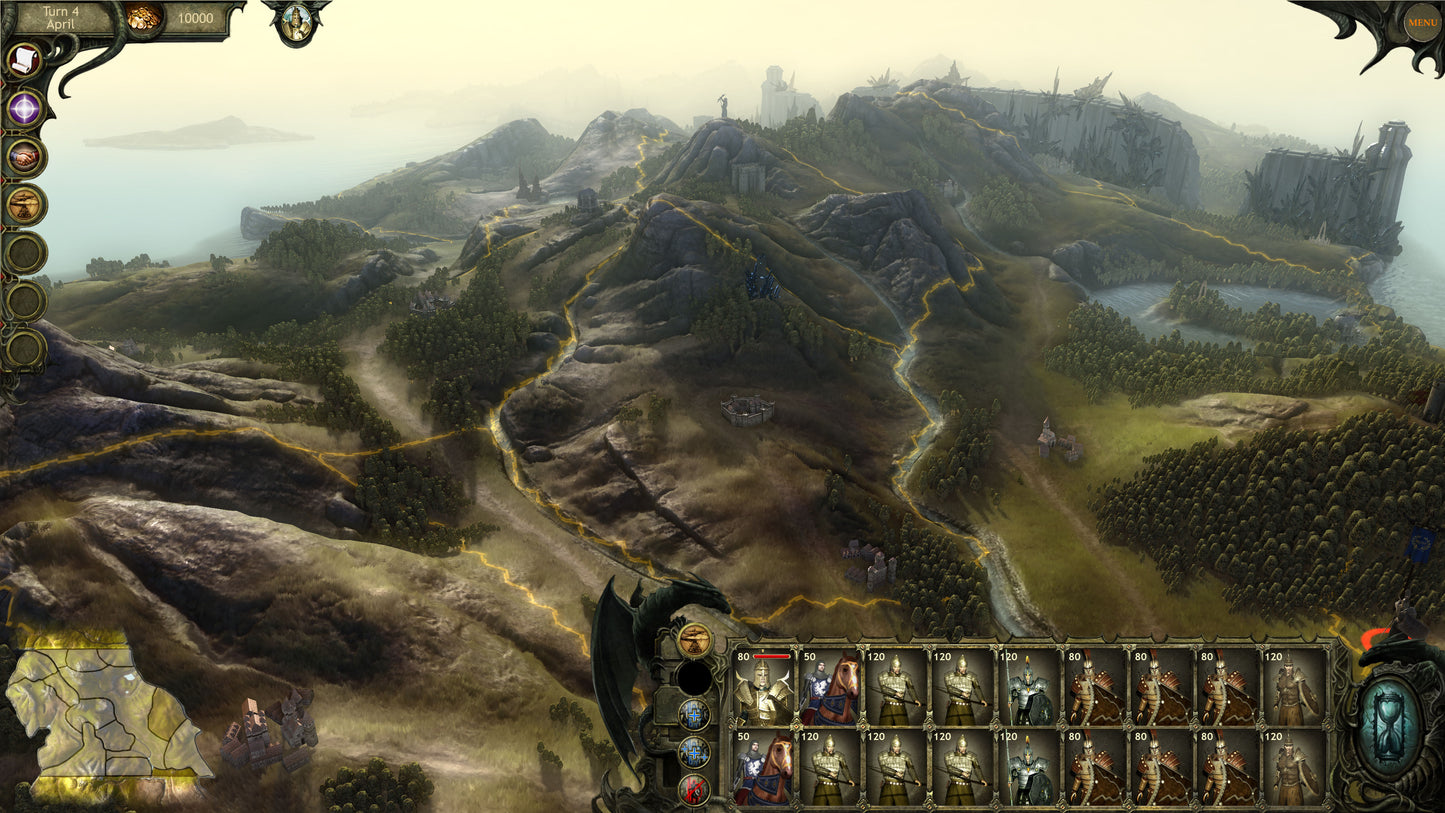Click the gold coins treasury icon
This screenshot has width=1445, height=813.
coord(145,19)
